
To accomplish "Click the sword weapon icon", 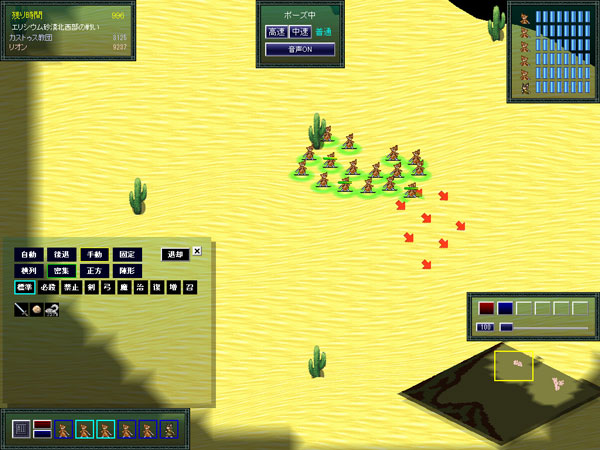I will (21, 310).
